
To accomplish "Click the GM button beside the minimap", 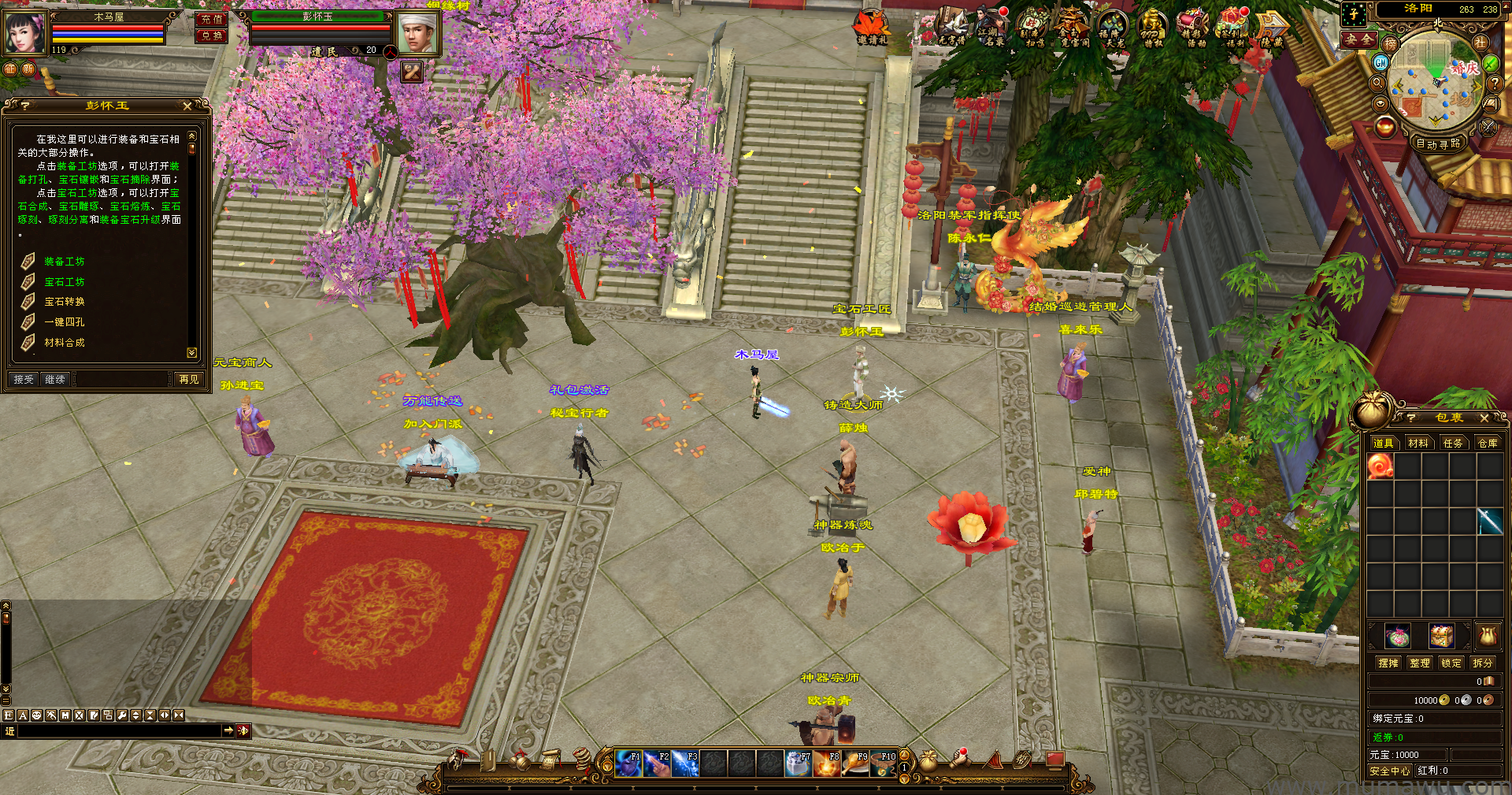I will [x=1380, y=62].
